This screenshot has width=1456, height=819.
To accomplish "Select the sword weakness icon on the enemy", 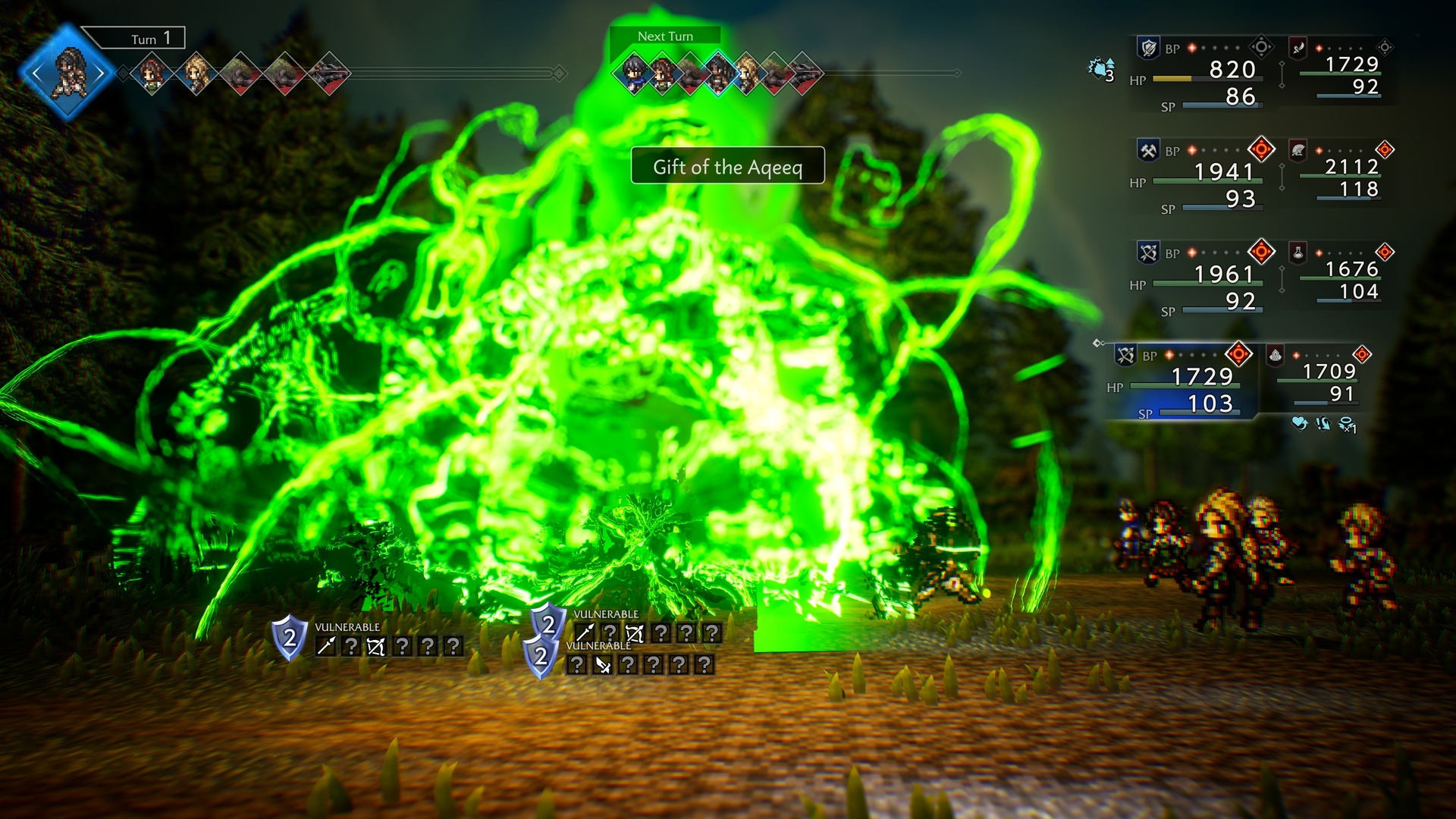I will click(326, 646).
